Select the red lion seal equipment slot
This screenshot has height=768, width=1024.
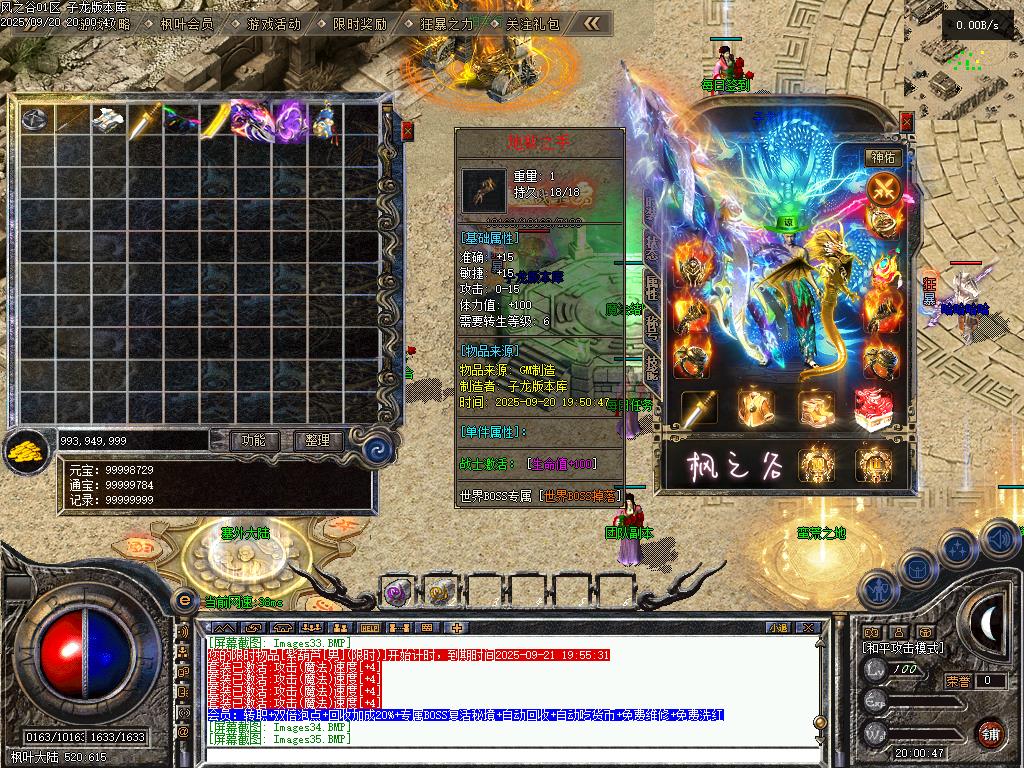click(x=872, y=407)
